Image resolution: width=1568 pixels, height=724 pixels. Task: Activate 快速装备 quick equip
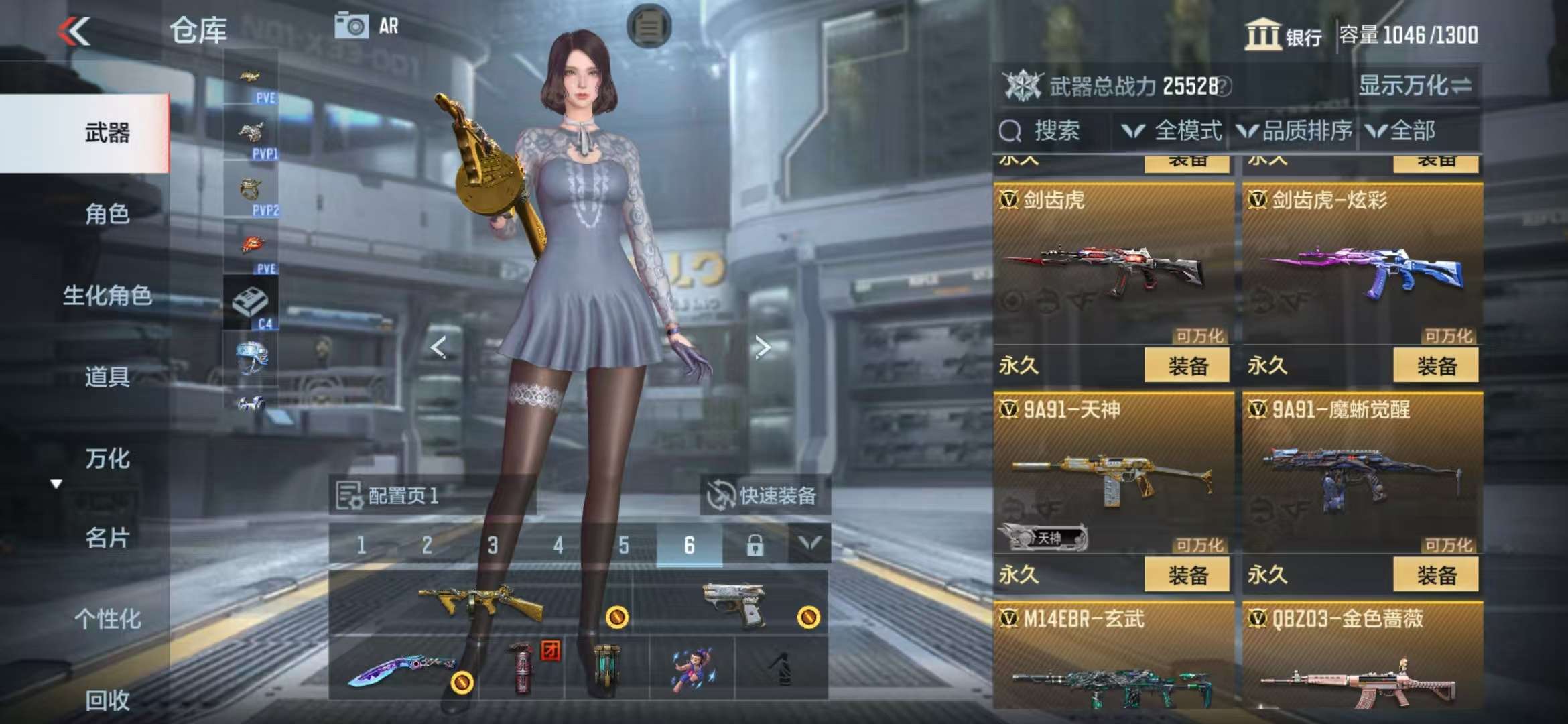pyautogui.click(x=764, y=495)
